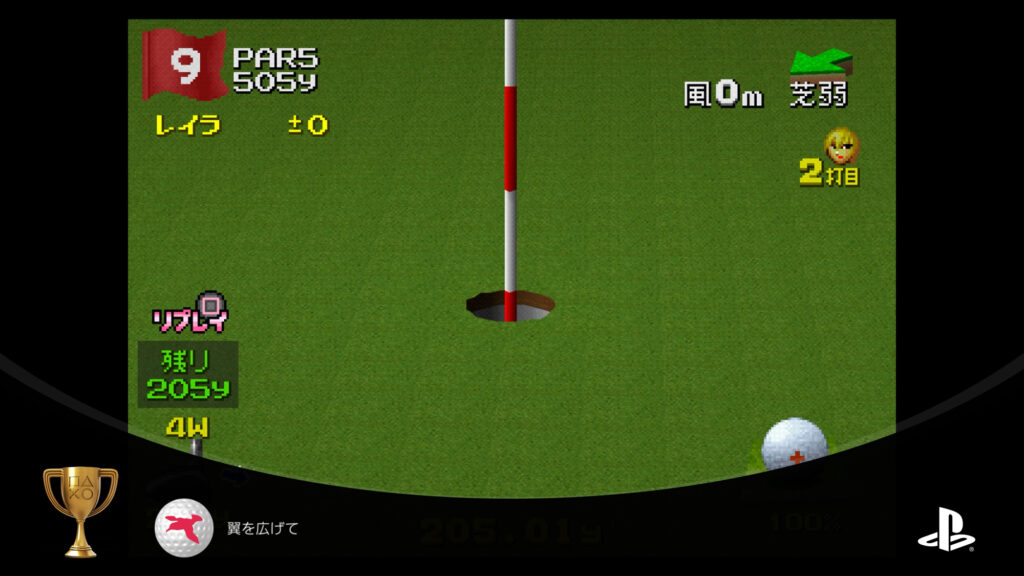Select the リプレイ replay icon
The width and height of the screenshot is (1024, 576).
190,312
